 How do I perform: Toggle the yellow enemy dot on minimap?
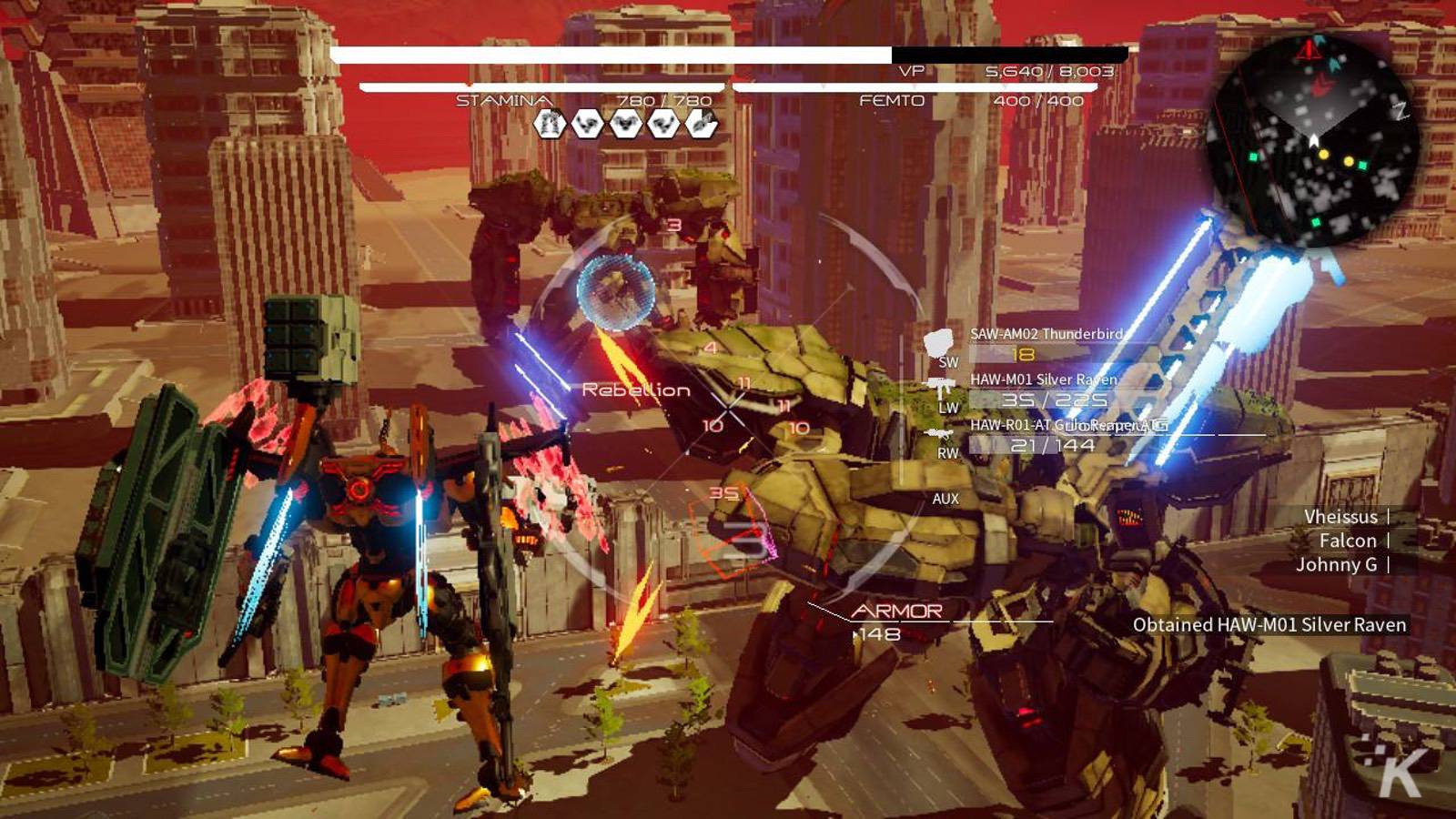coord(1323,155)
